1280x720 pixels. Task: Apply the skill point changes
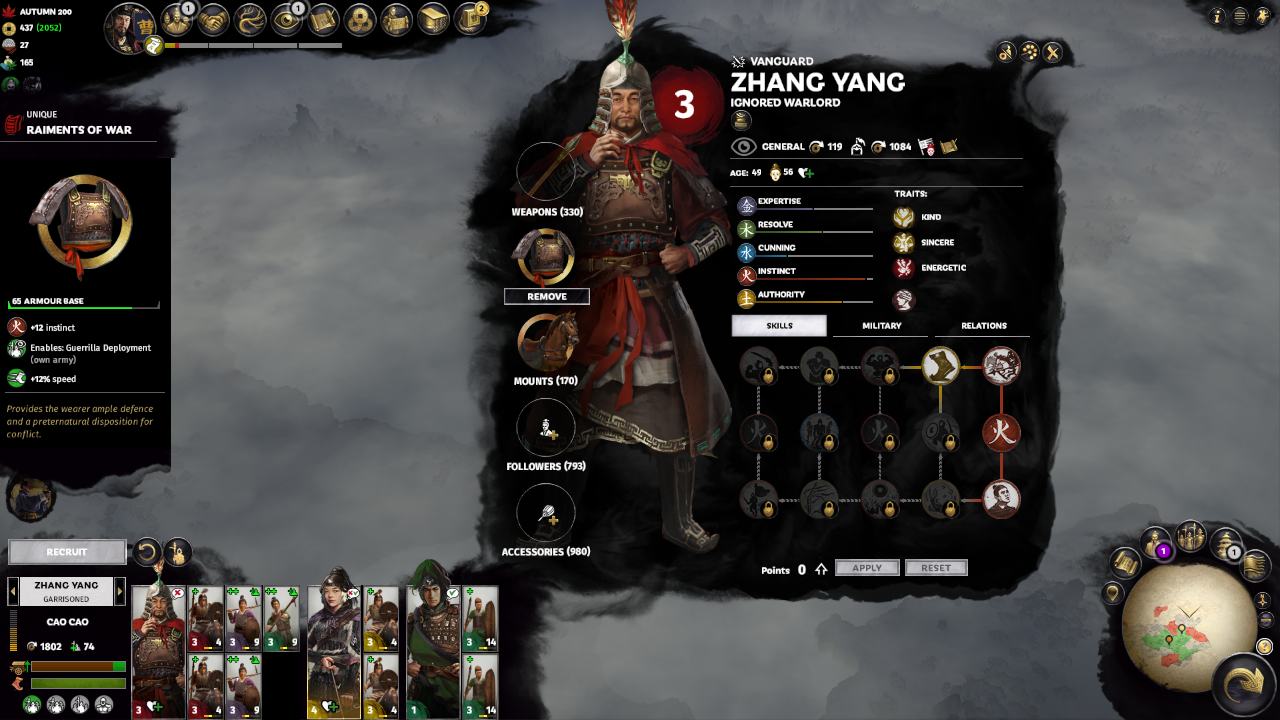[867, 568]
